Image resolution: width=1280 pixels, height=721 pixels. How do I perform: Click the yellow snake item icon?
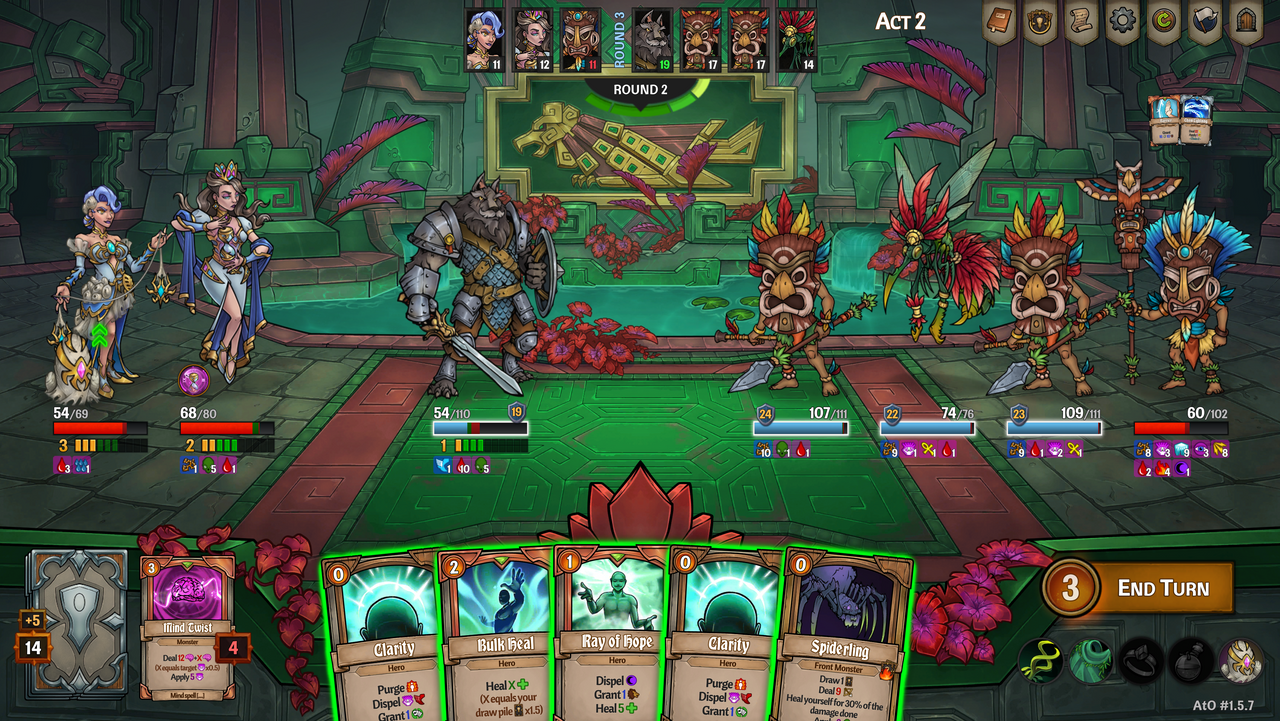[x=1043, y=662]
